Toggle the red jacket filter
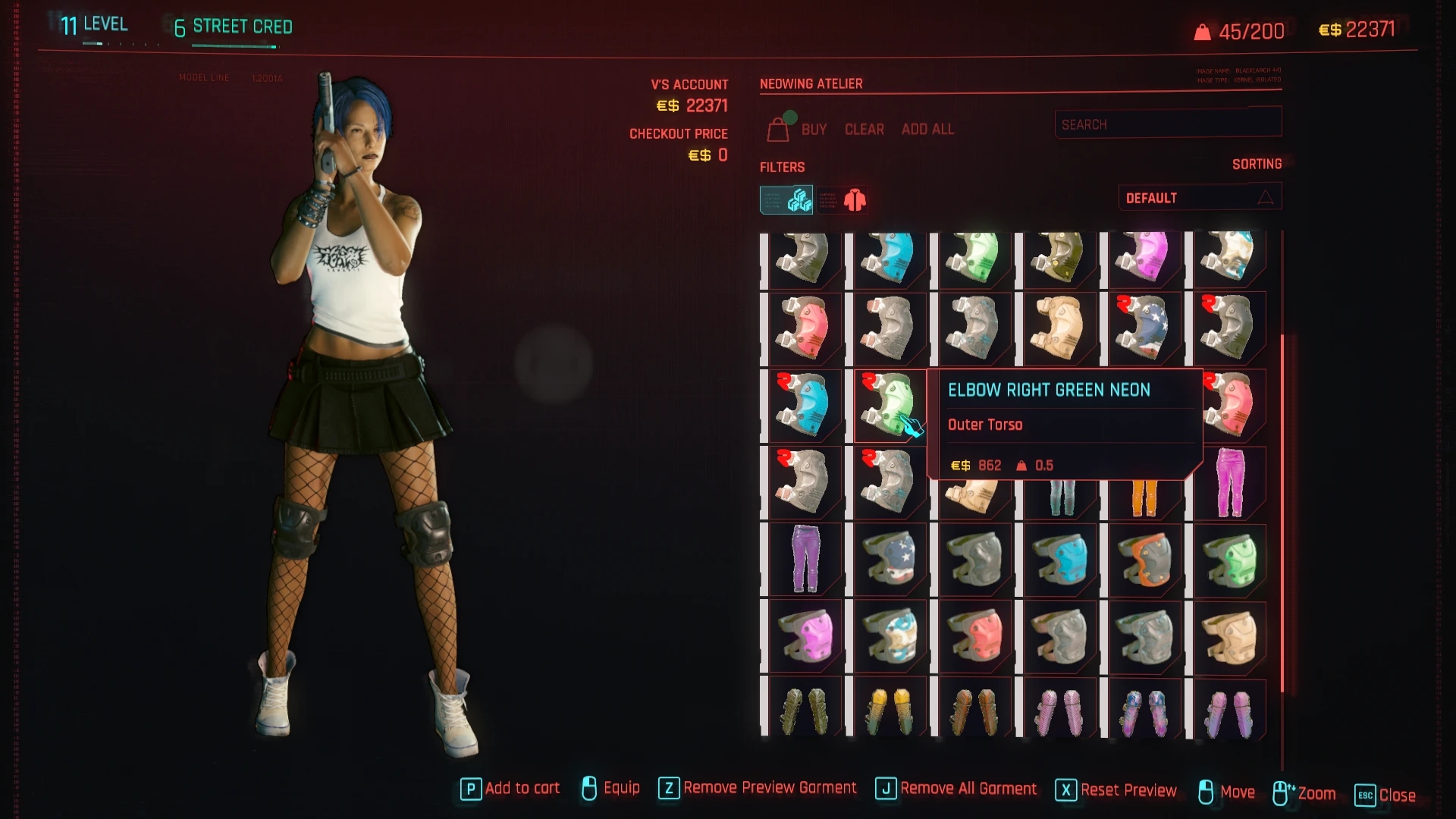This screenshot has height=819, width=1456. point(844,199)
